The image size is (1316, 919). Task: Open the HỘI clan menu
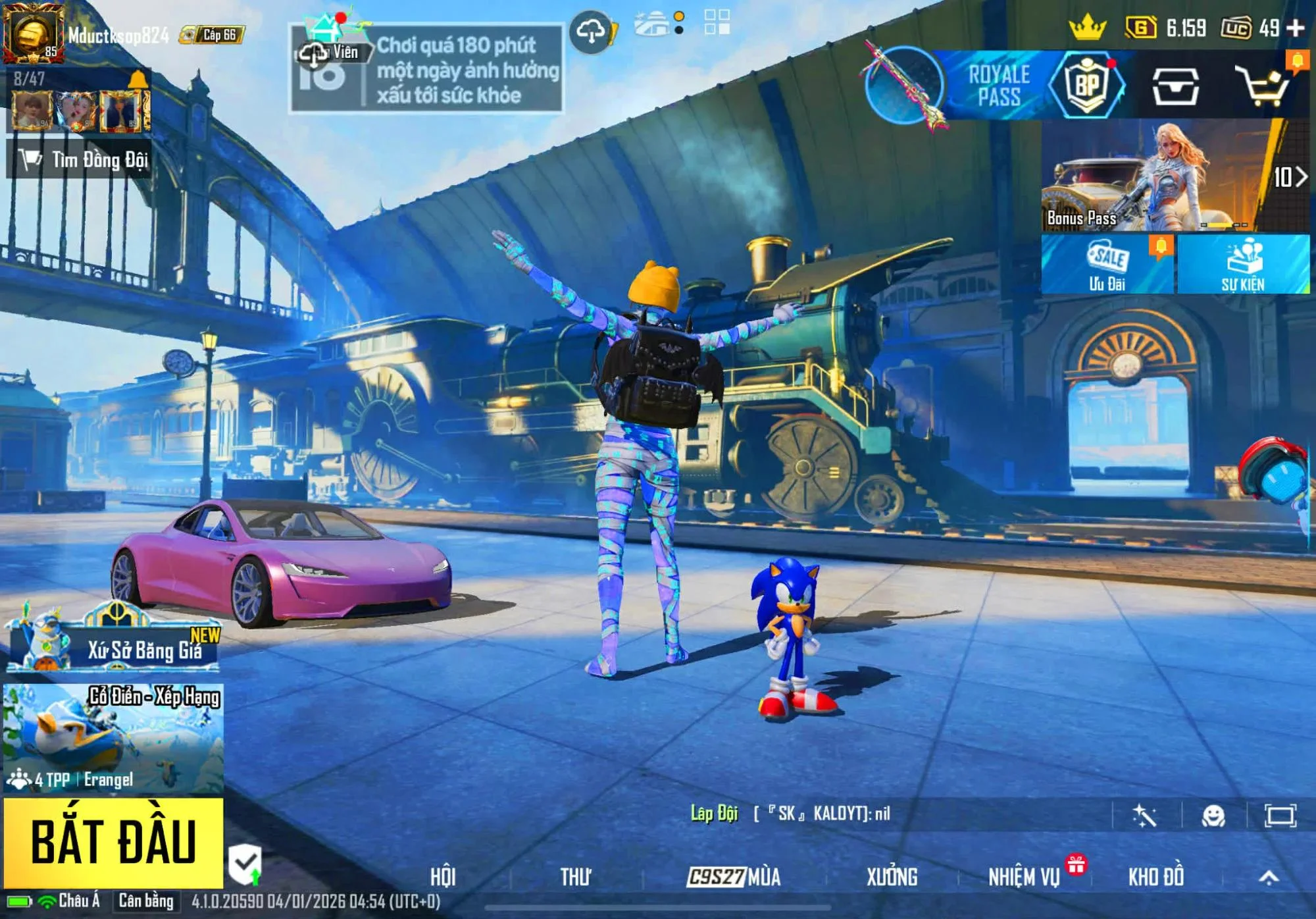pos(443,877)
